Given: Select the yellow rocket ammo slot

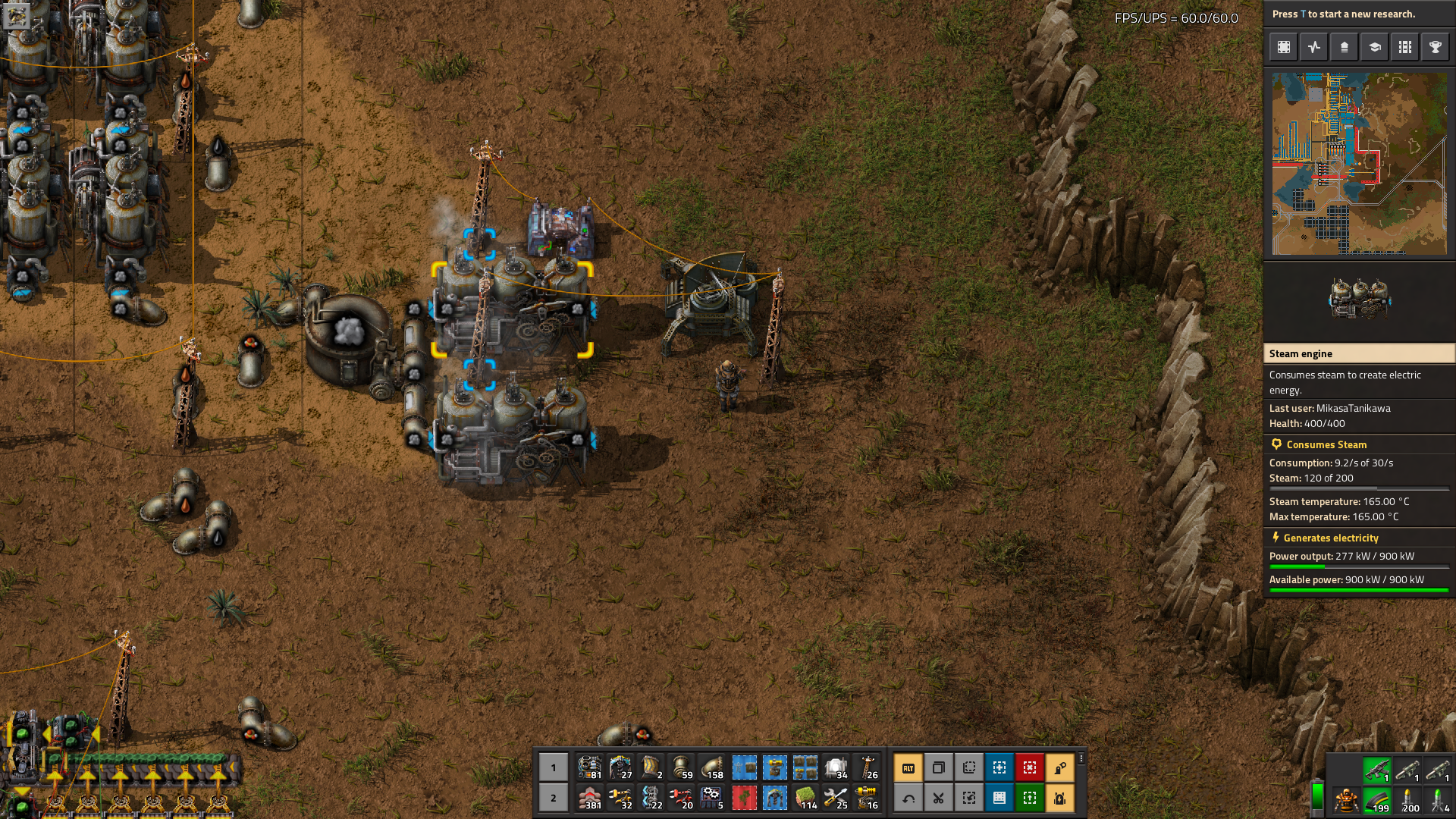Looking at the screenshot, I should (x=1407, y=800).
